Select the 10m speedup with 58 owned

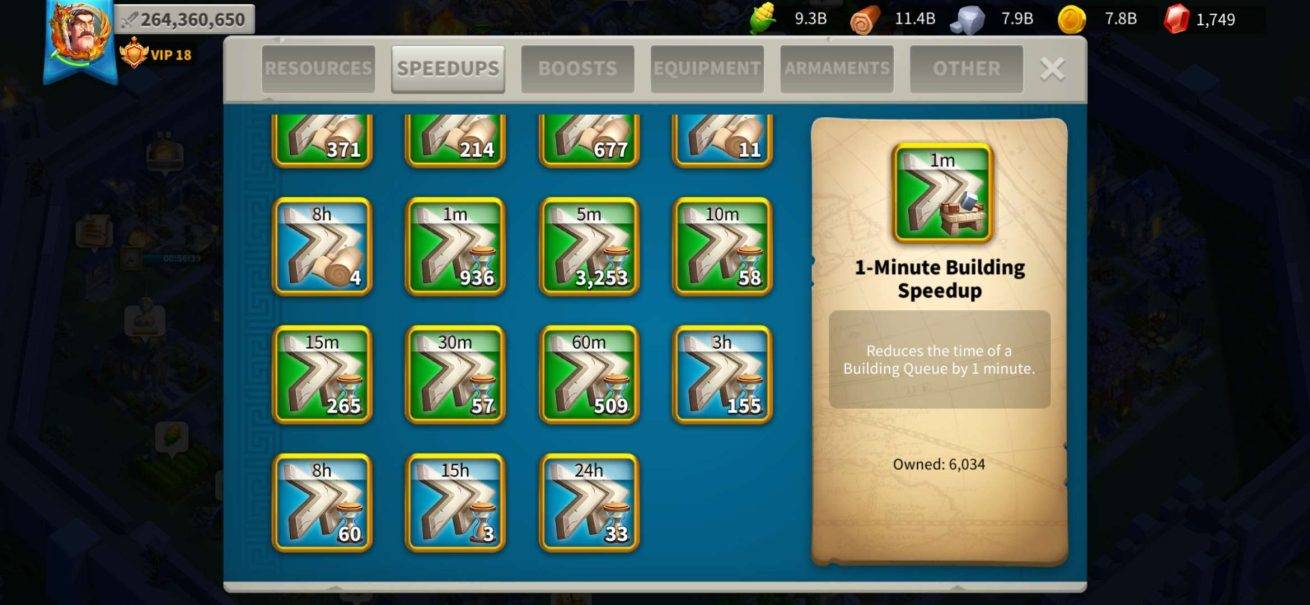(x=722, y=246)
